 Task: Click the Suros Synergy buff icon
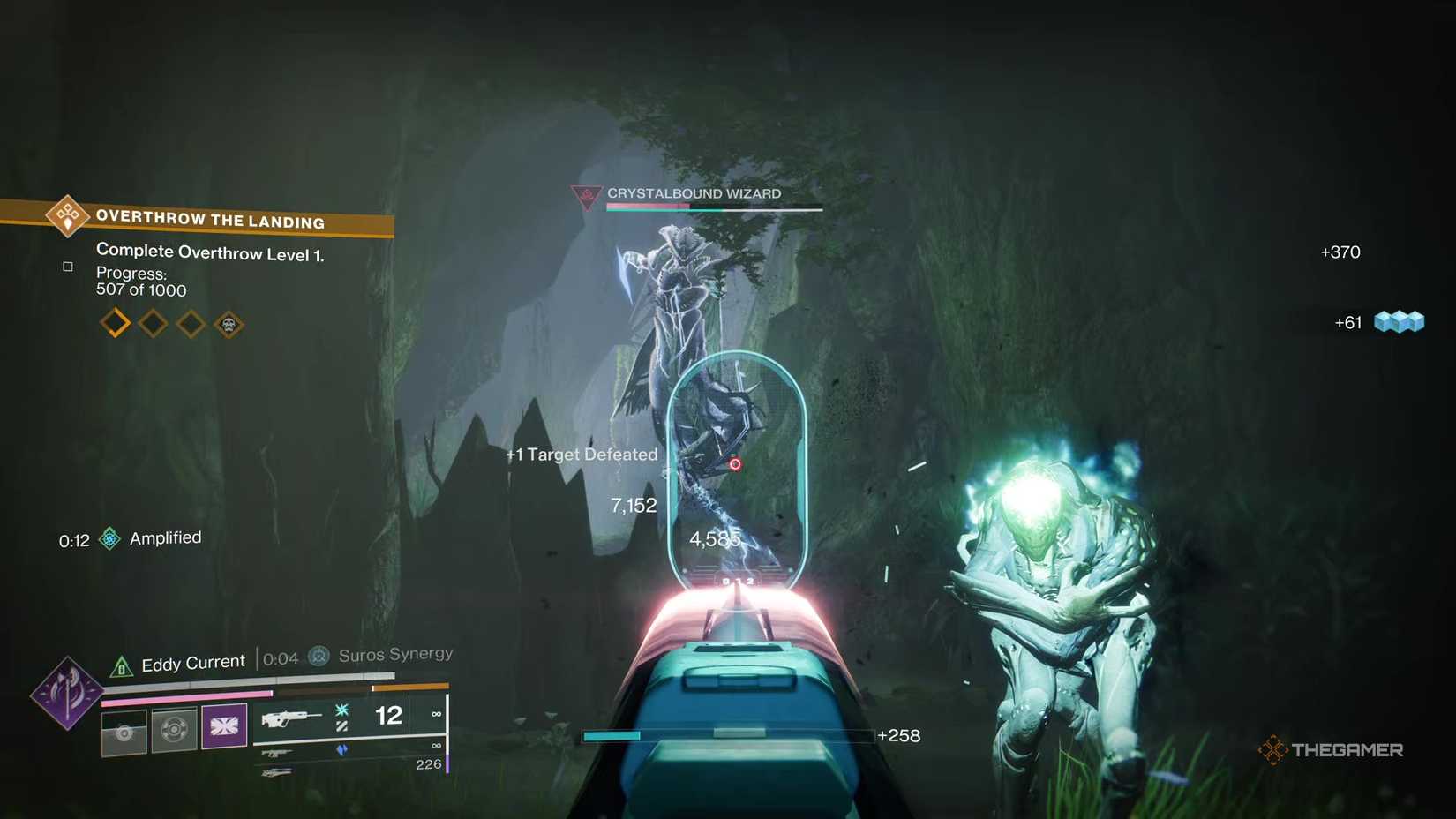point(319,657)
